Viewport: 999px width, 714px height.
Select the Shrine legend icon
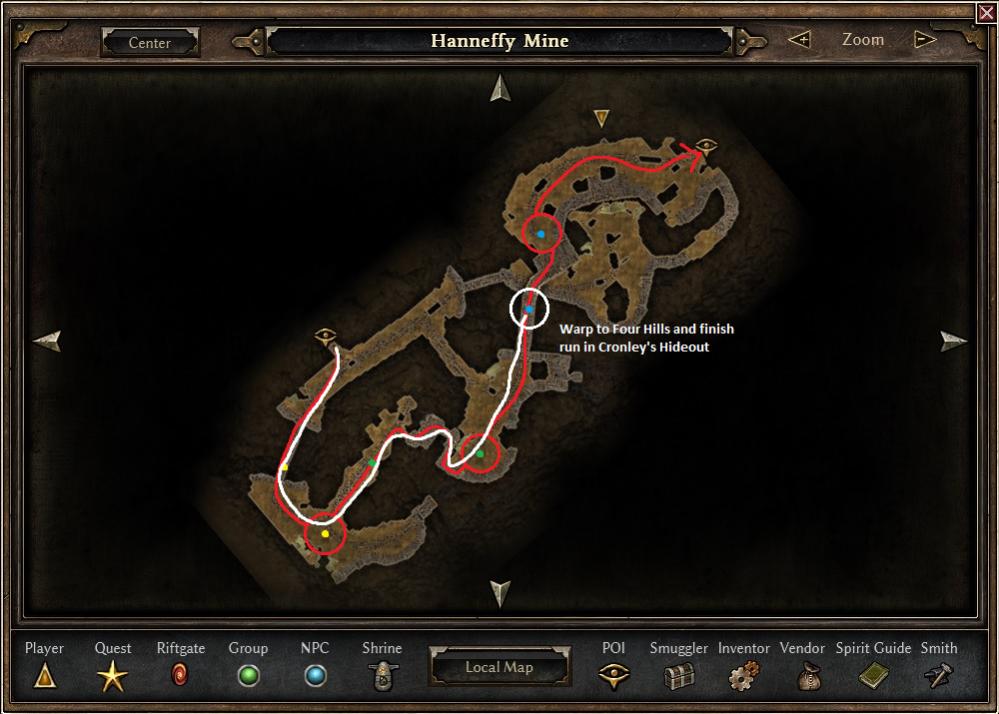coord(381,677)
